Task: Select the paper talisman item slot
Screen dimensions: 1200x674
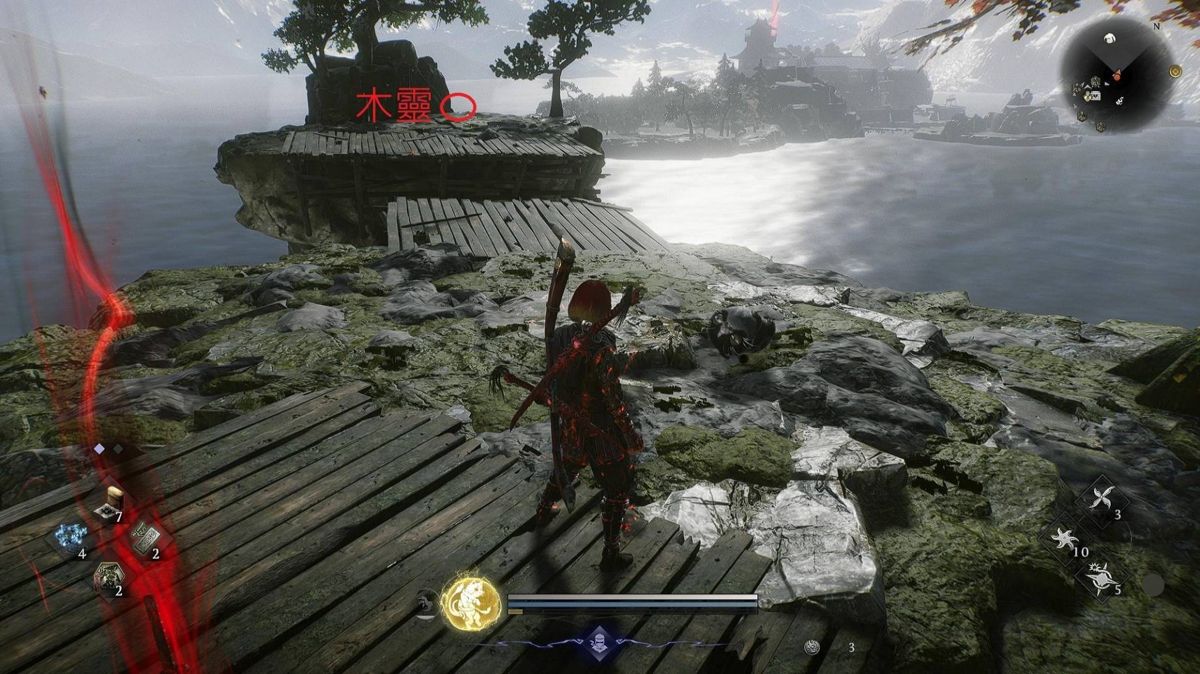Action: (144, 539)
